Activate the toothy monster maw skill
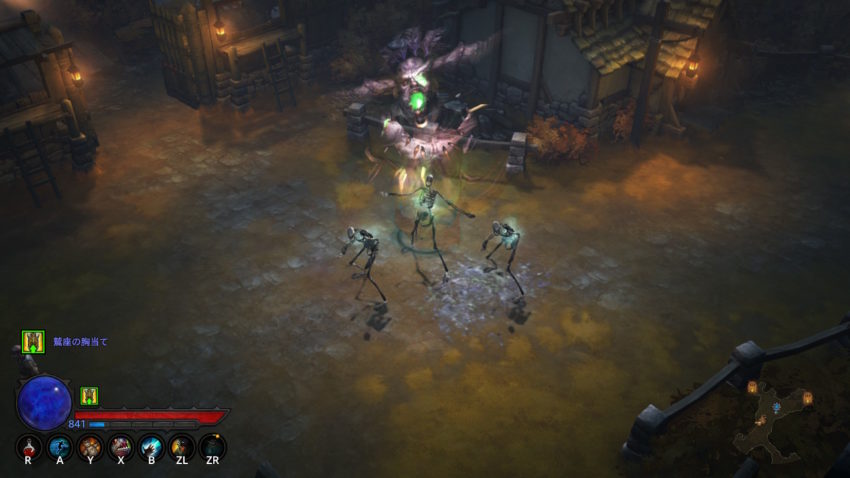850x478 pixels. [121, 446]
